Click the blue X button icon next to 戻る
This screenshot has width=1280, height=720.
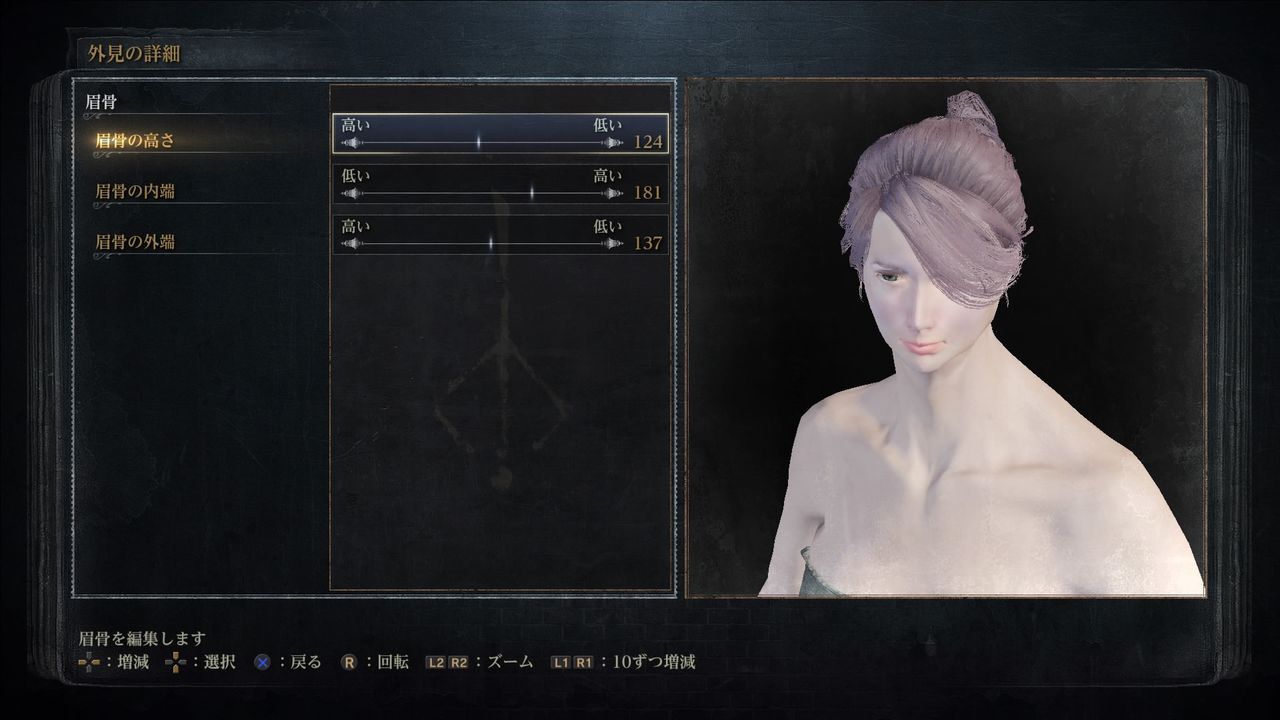tap(260, 661)
